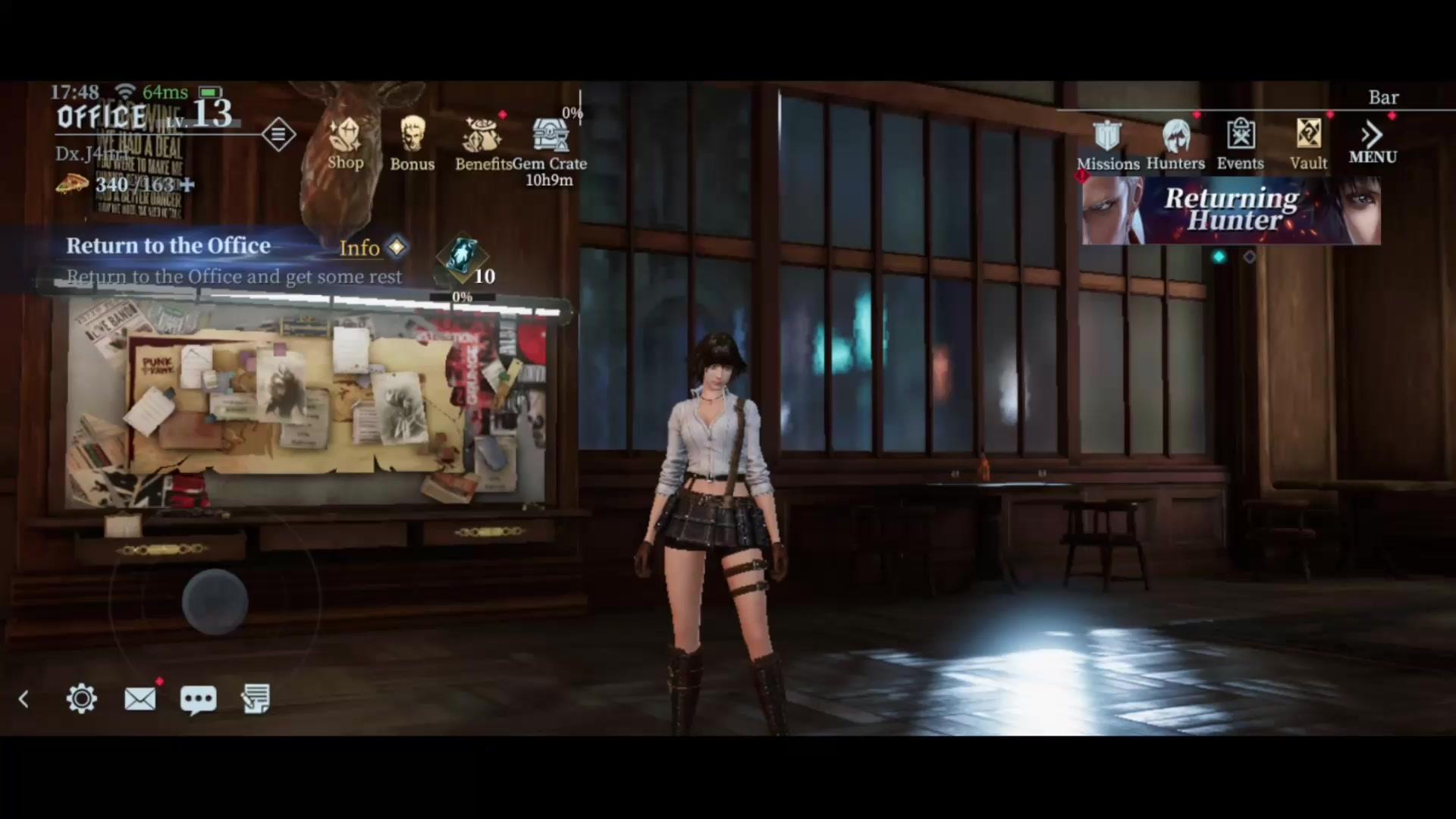Check current Events
Image resolution: width=1456 pixels, height=819 pixels.
point(1240,140)
